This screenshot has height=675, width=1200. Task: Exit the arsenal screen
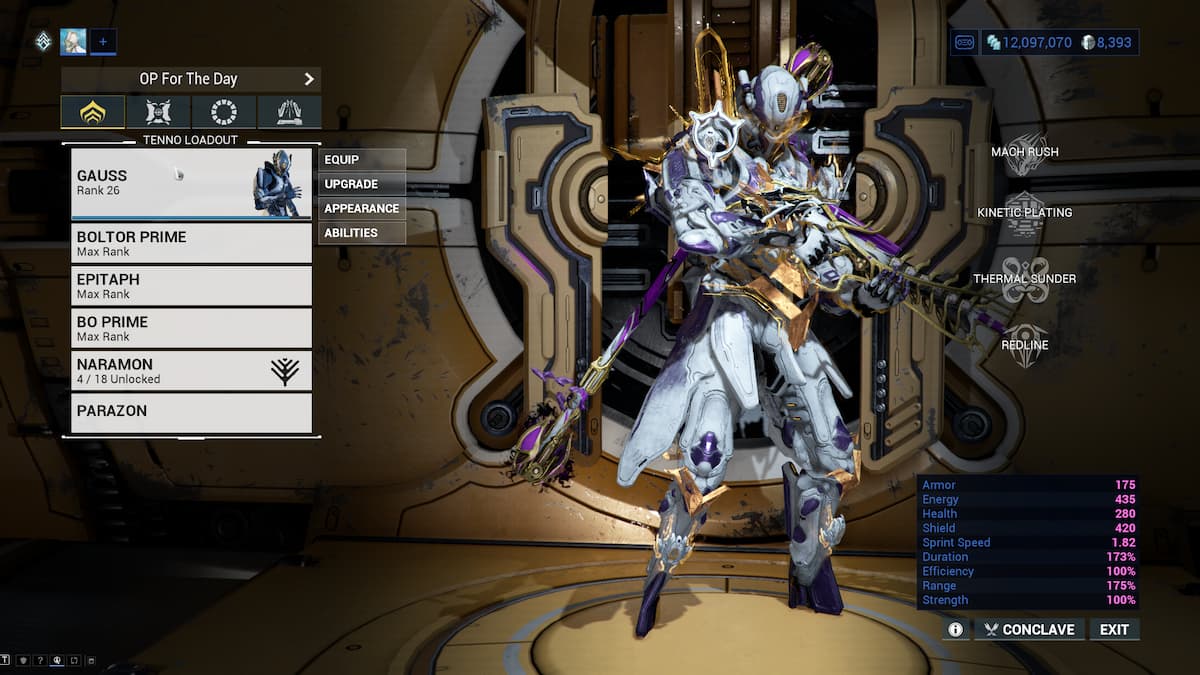click(x=1114, y=629)
